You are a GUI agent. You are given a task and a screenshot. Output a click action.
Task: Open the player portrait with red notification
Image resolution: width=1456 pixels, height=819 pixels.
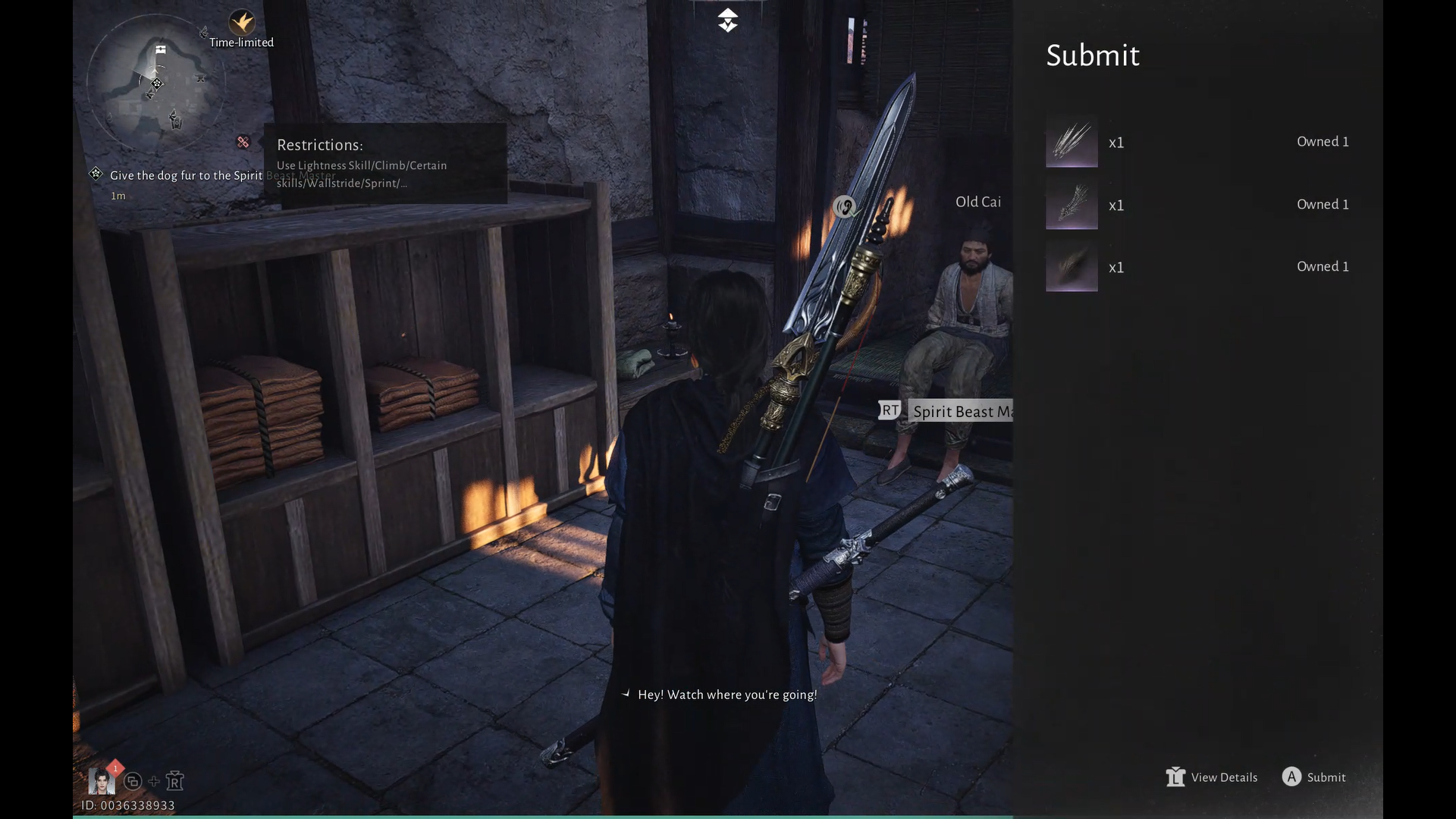[102, 780]
